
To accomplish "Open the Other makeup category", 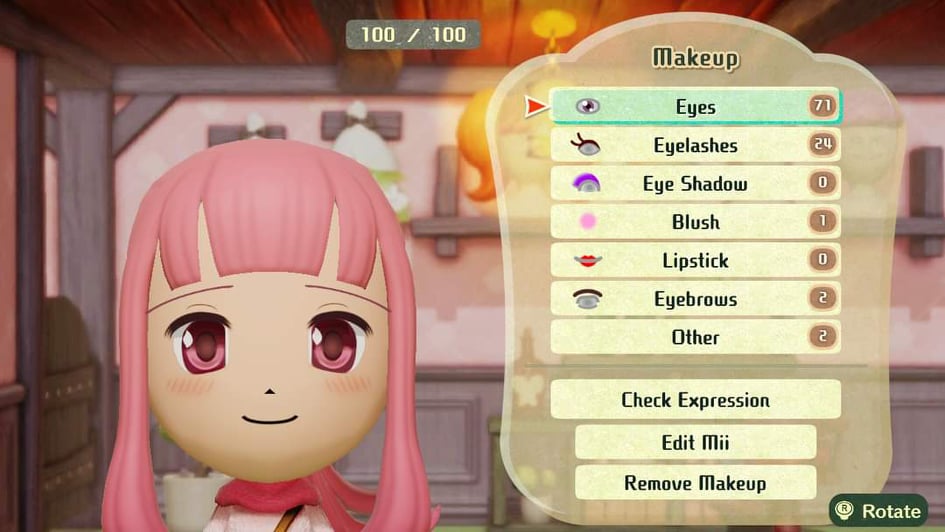I will pos(695,337).
